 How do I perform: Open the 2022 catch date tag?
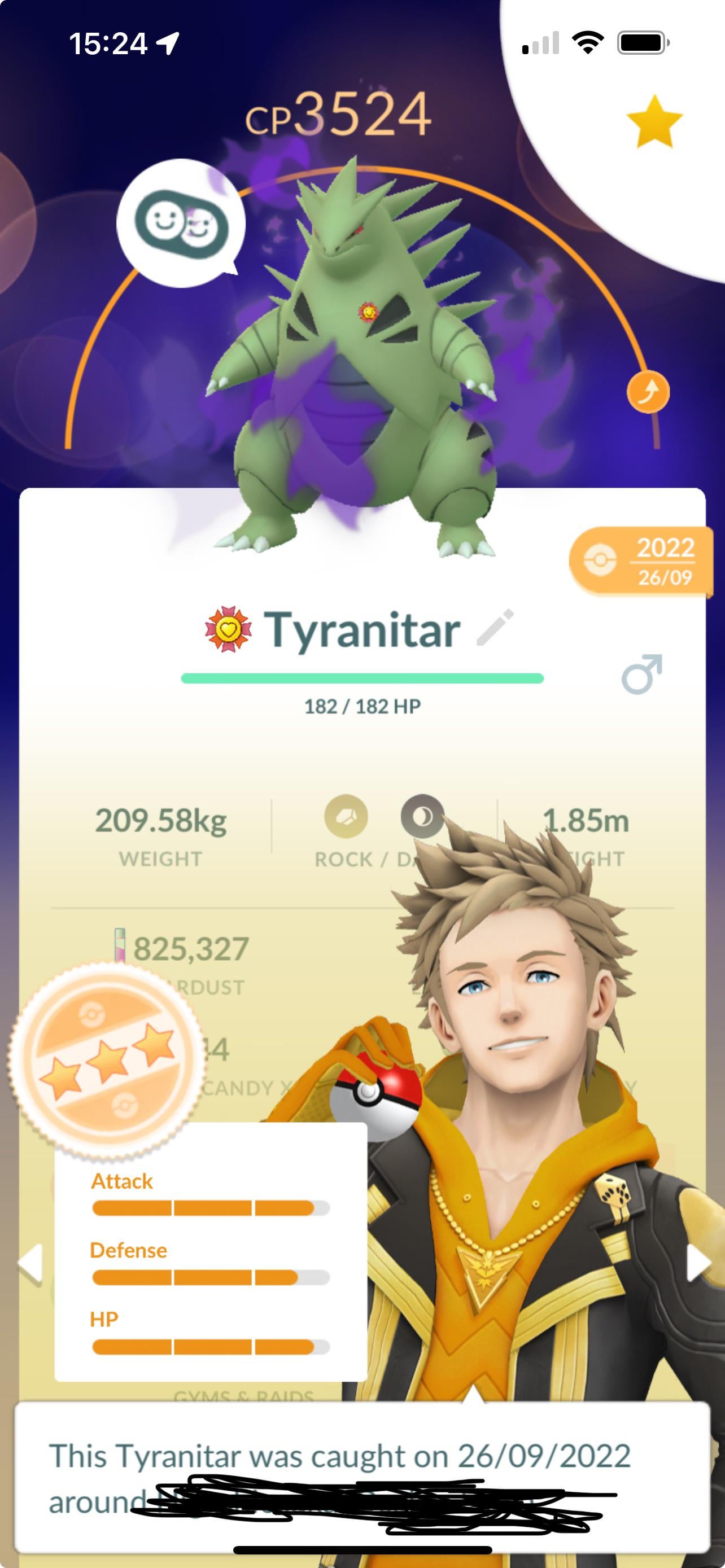tap(640, 560)
